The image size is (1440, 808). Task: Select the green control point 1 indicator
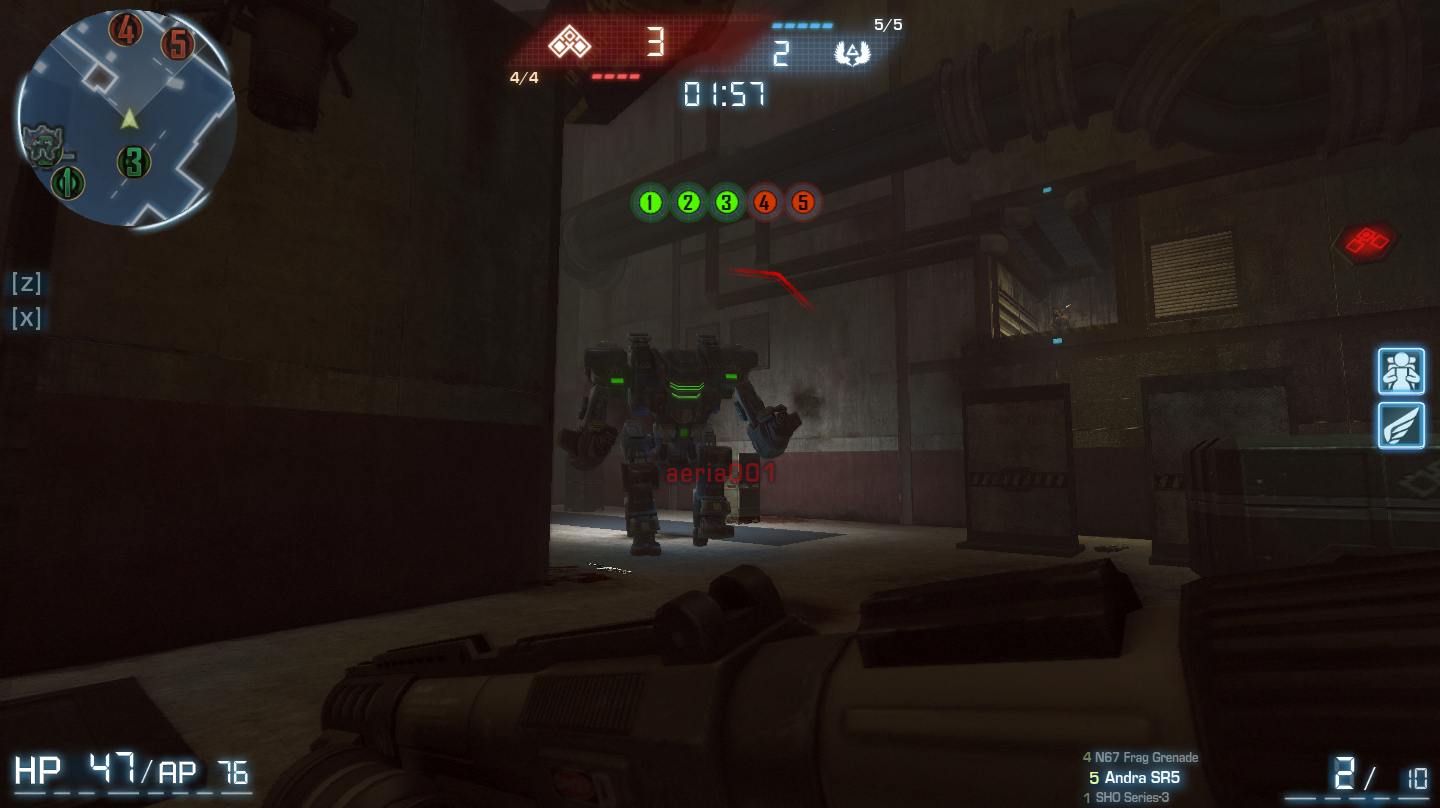pyautogui.click(x=650, y=202)
